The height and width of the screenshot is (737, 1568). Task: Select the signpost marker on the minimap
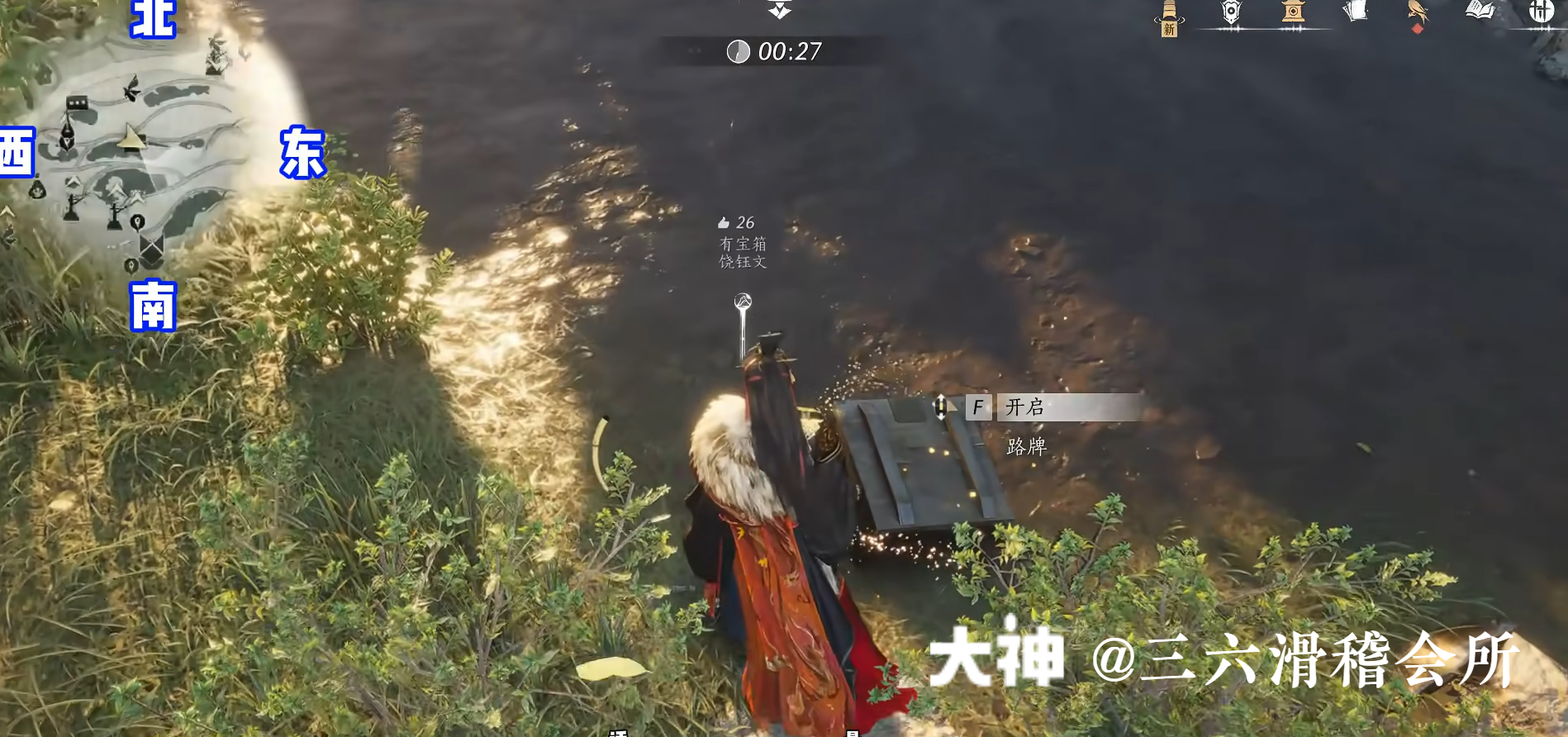(x=73, y=207)
